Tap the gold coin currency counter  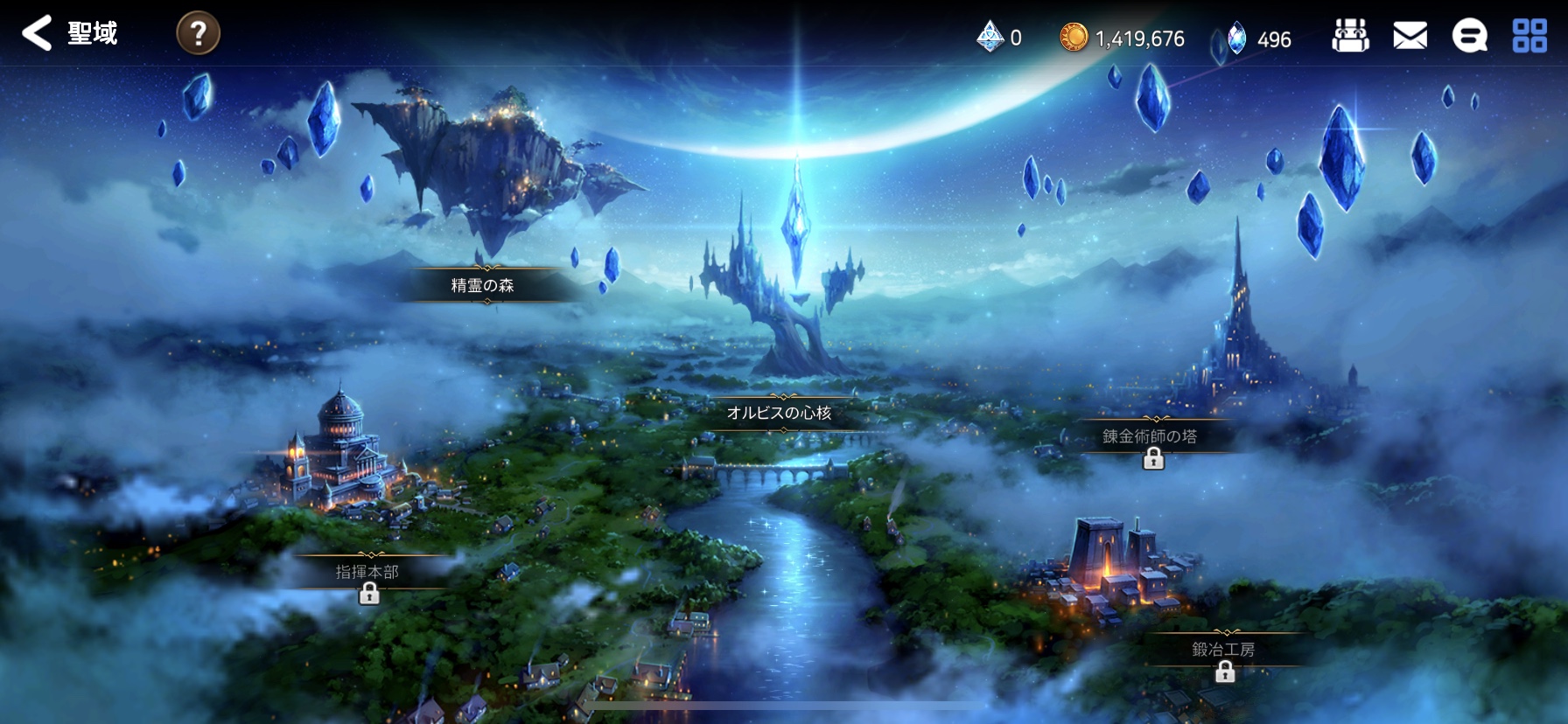[x=1123, y=38]
